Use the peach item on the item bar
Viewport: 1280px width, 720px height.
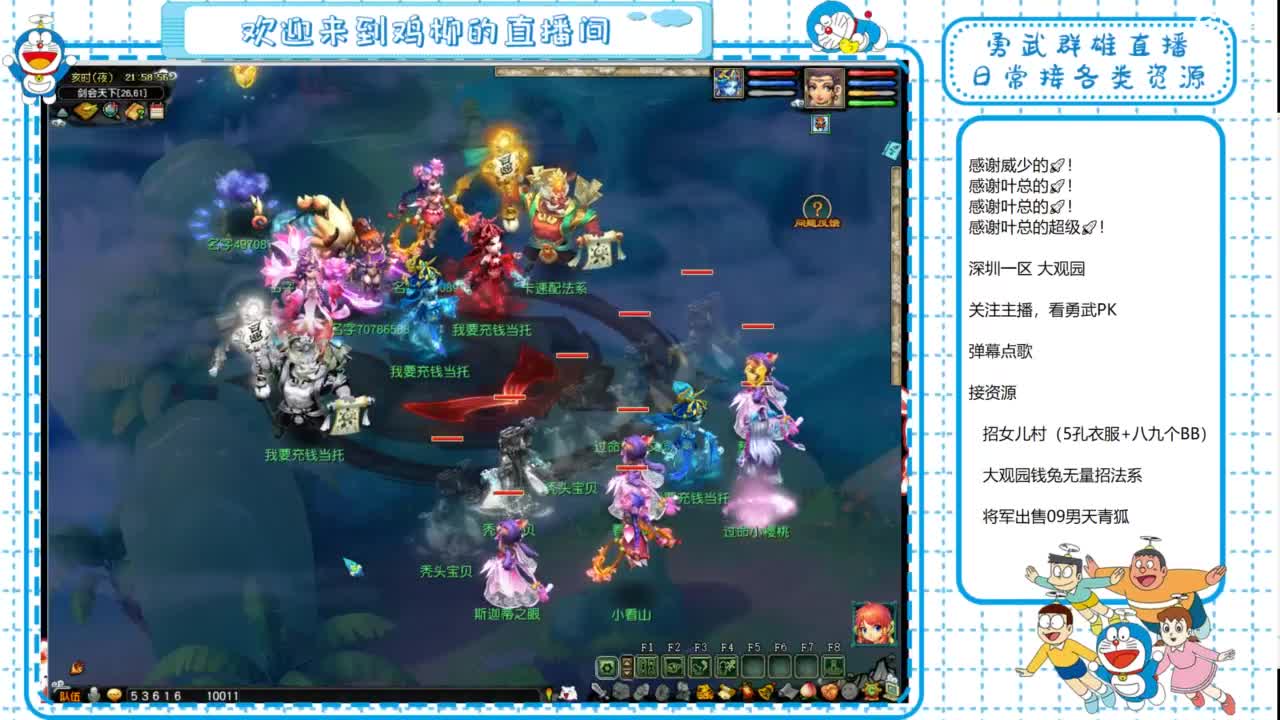click(x=808, y=691)
